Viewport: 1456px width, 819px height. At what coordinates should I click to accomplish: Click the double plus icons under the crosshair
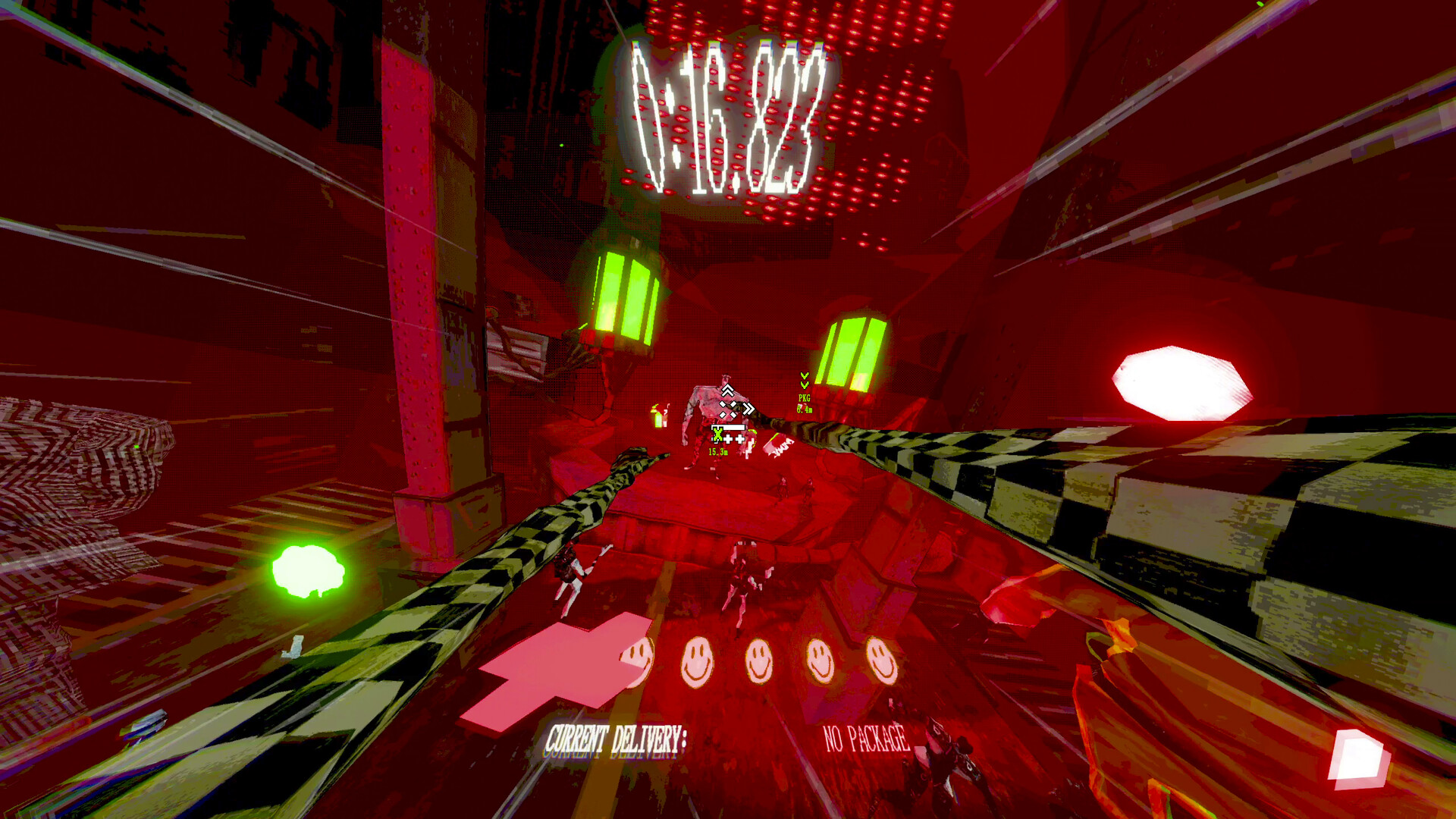[734, 438]
